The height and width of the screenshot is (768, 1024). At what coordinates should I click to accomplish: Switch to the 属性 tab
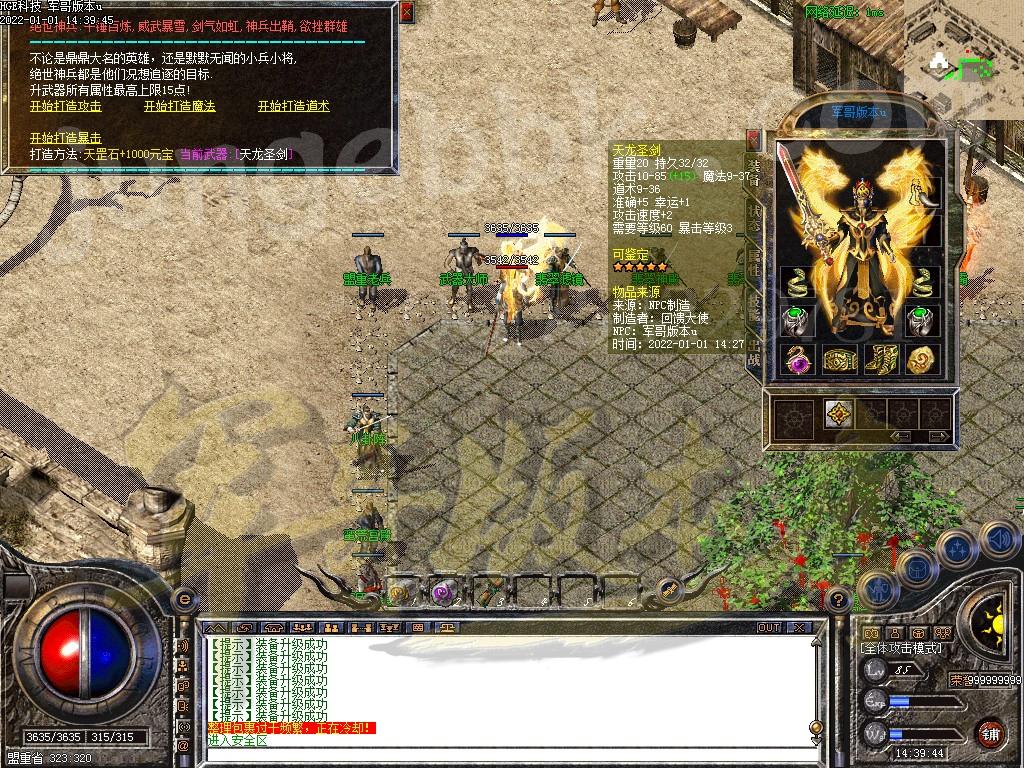pyautogui.click(x=755, y=261)
